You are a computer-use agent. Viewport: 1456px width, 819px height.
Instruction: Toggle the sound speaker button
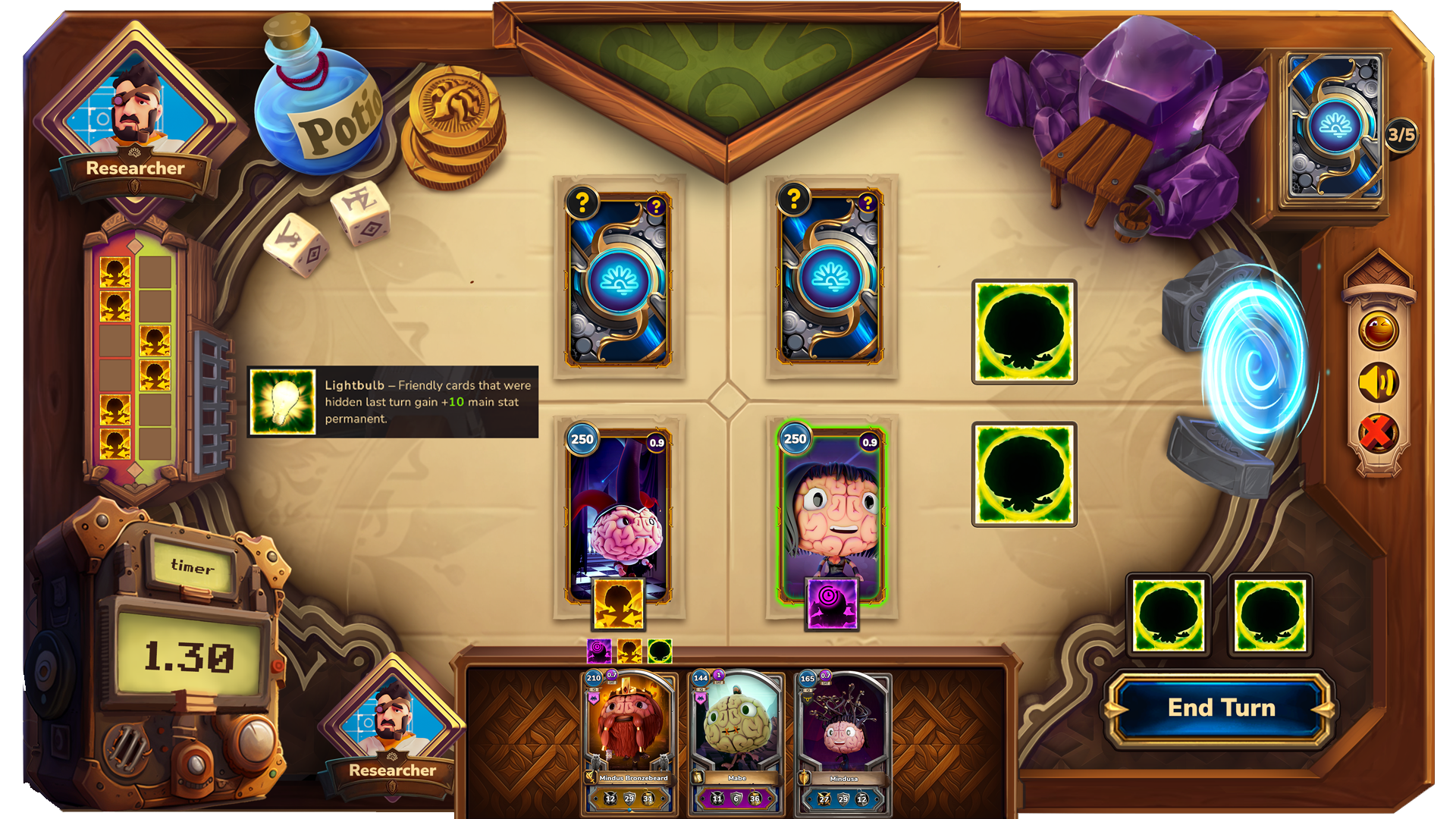tap(1378, 382)
